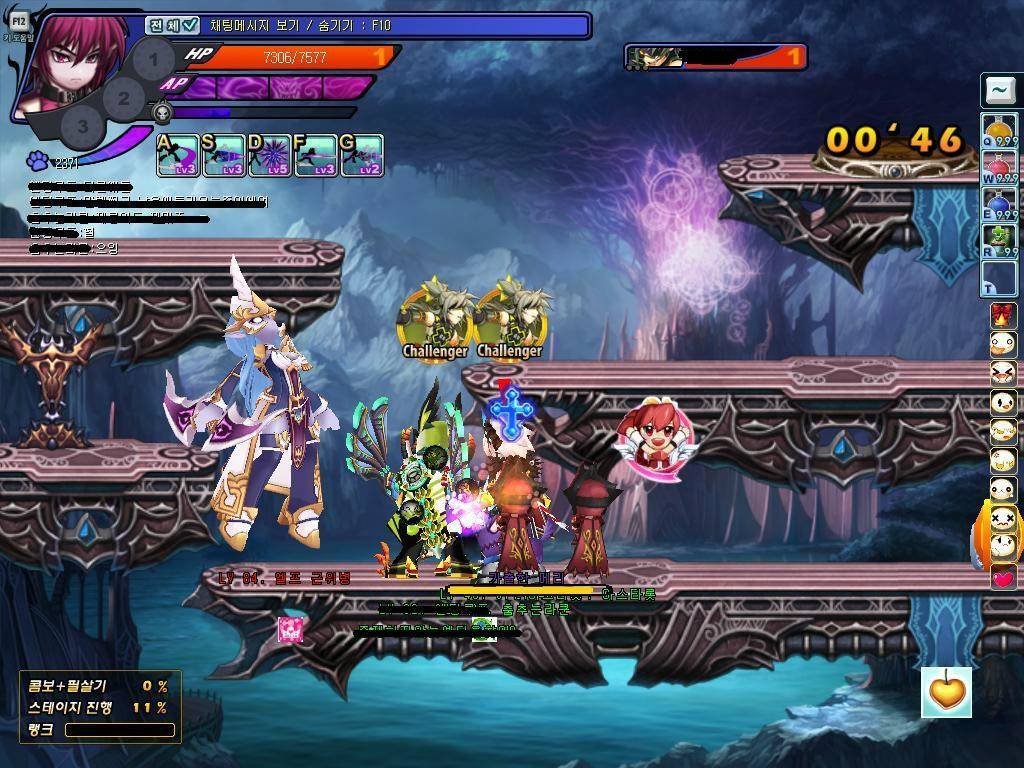Use the S slot skill icon
Screen dimensions: 1024x768
click(224, 156)
